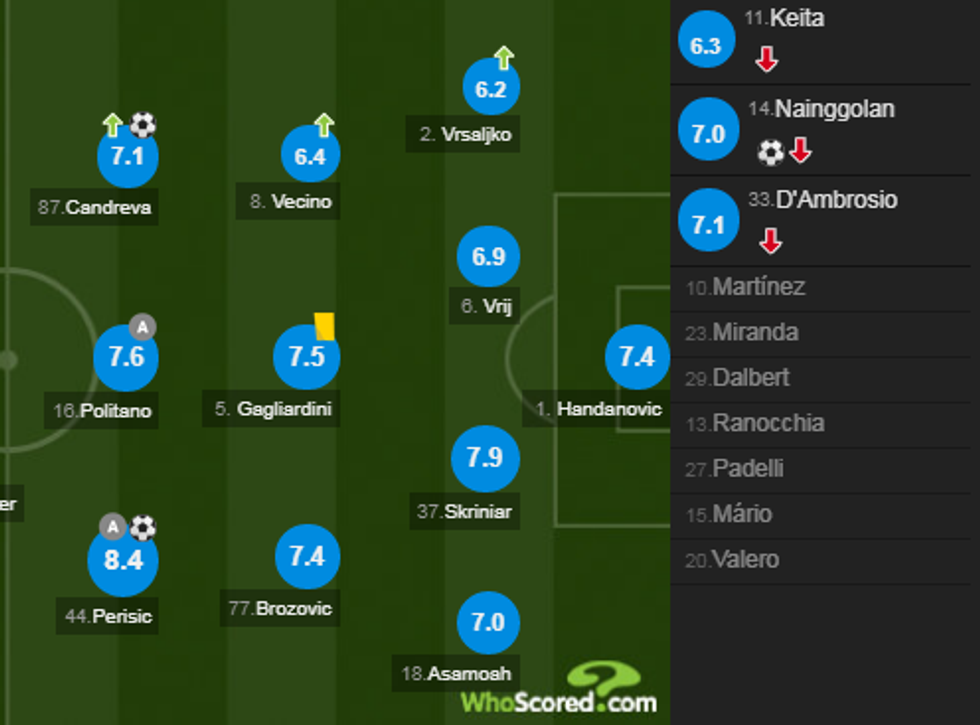Show Skriniar's 7.9 player rating
Image resolution: width=980 pixels, height=725 pixels.
pyautogui.click(x=484, y=458)
